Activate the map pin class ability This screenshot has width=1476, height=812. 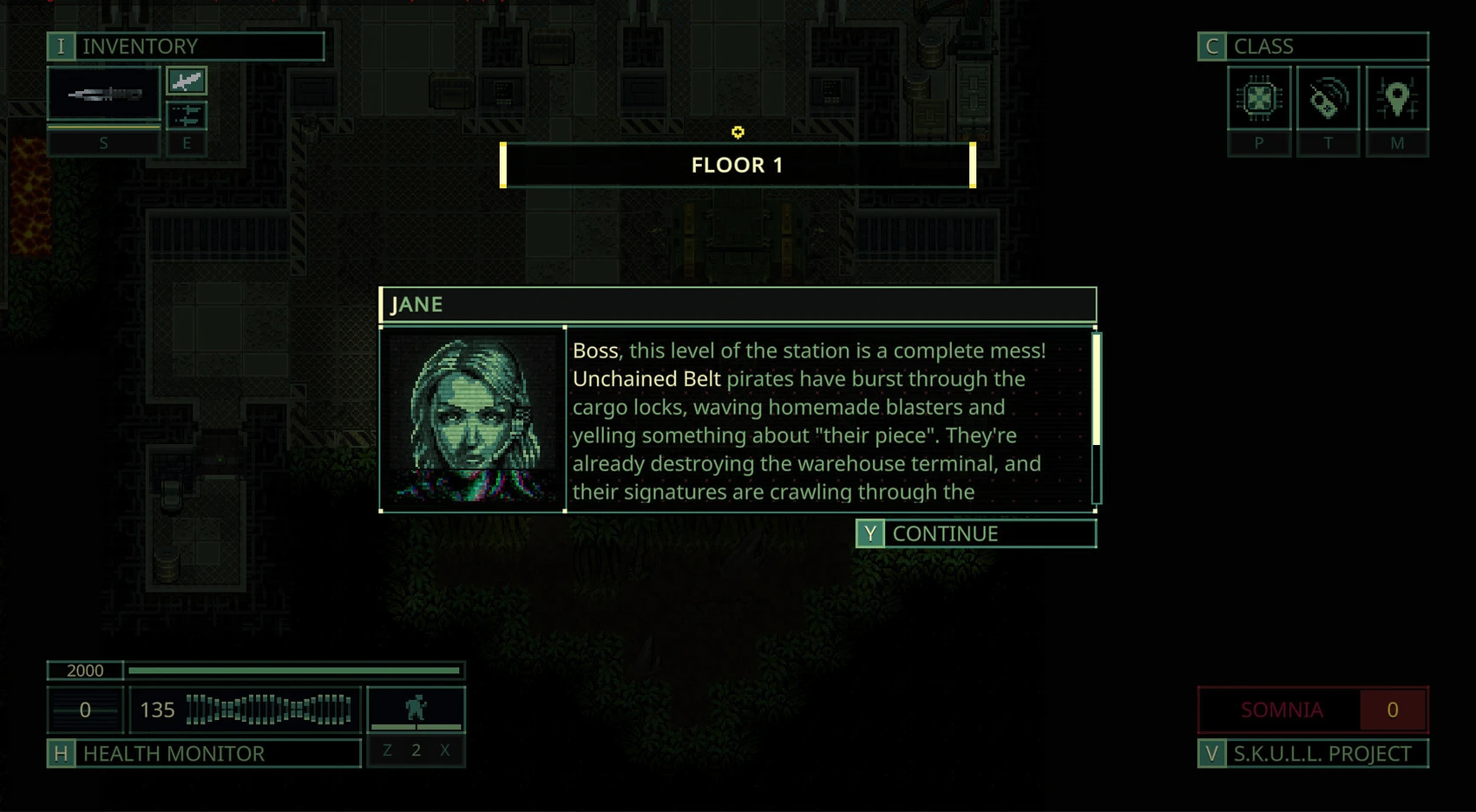tap(1397, 99)
